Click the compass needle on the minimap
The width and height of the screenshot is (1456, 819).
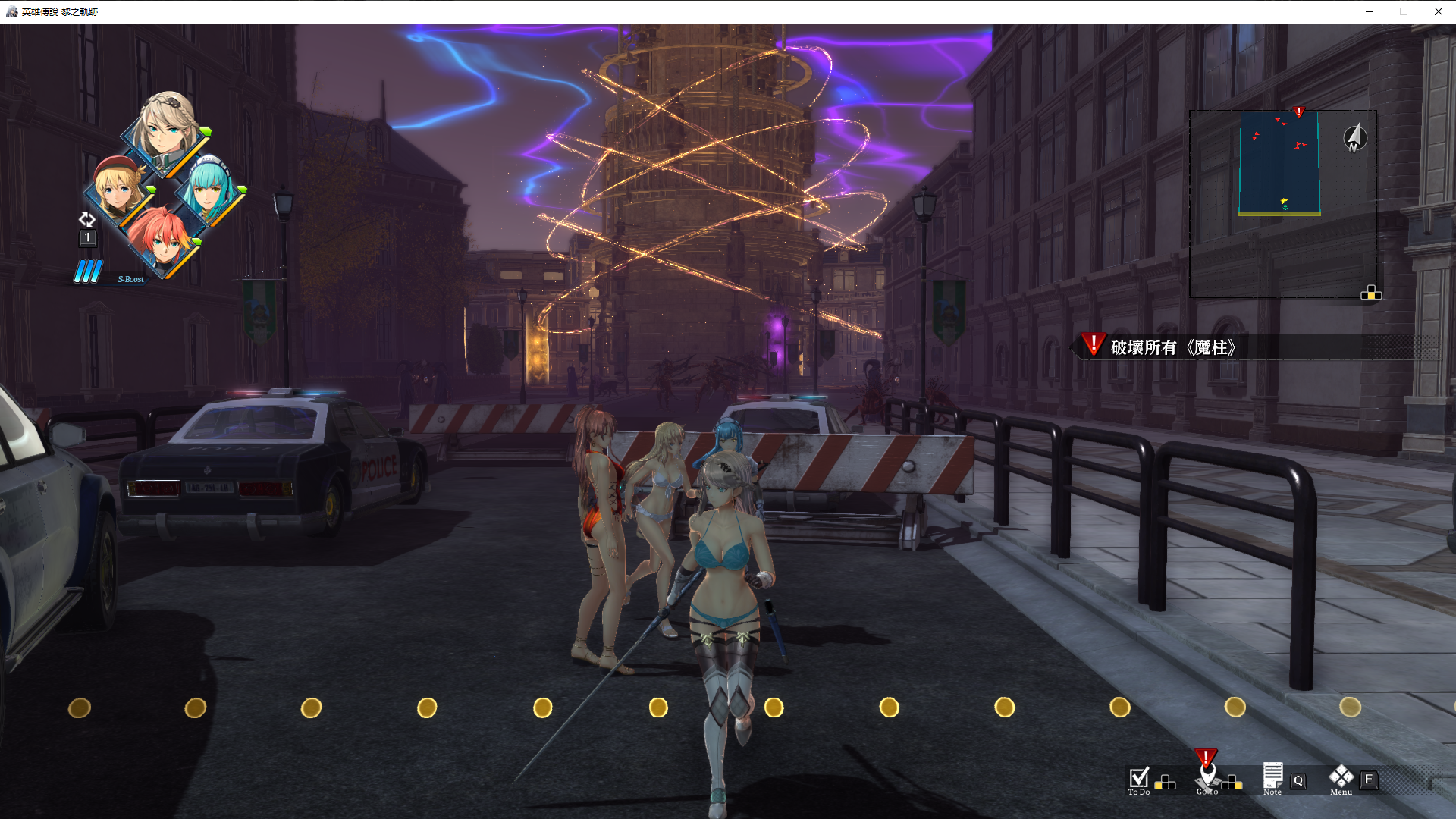pos(1354,137)
